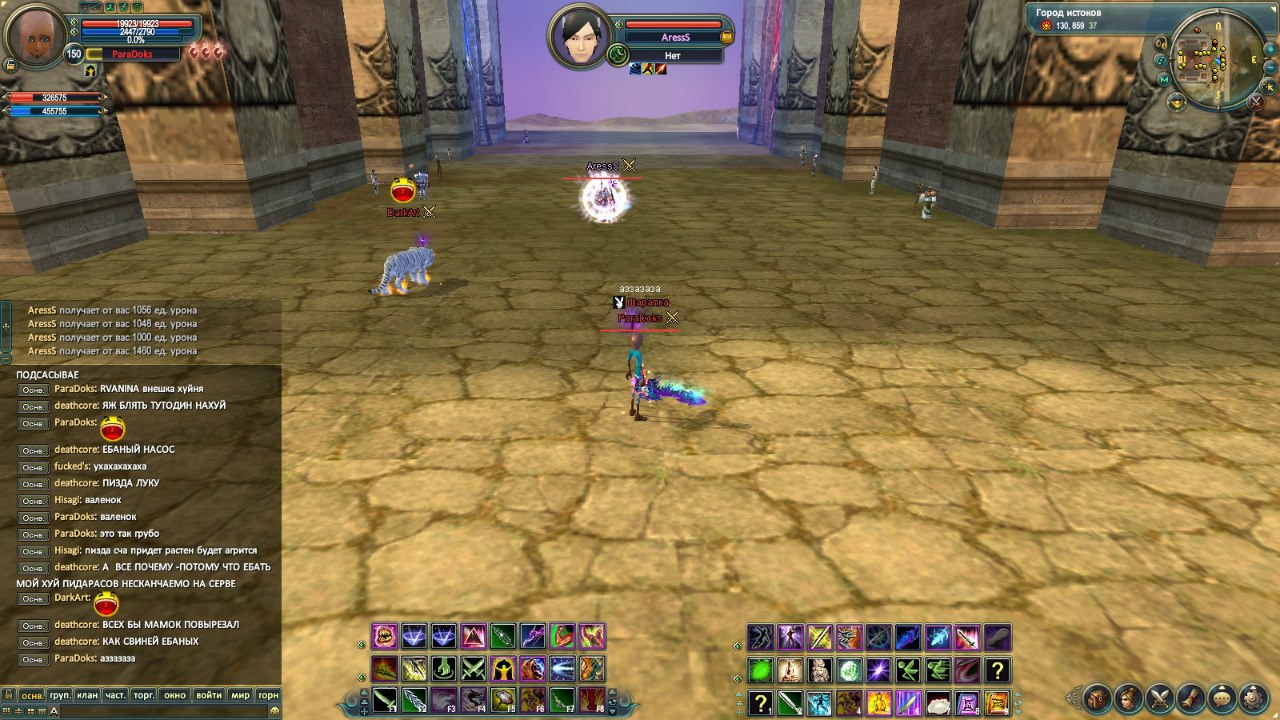The image size is (1280, 720).
Task: Switch chat to the "мир" tab
Action: tap(240, 695)
